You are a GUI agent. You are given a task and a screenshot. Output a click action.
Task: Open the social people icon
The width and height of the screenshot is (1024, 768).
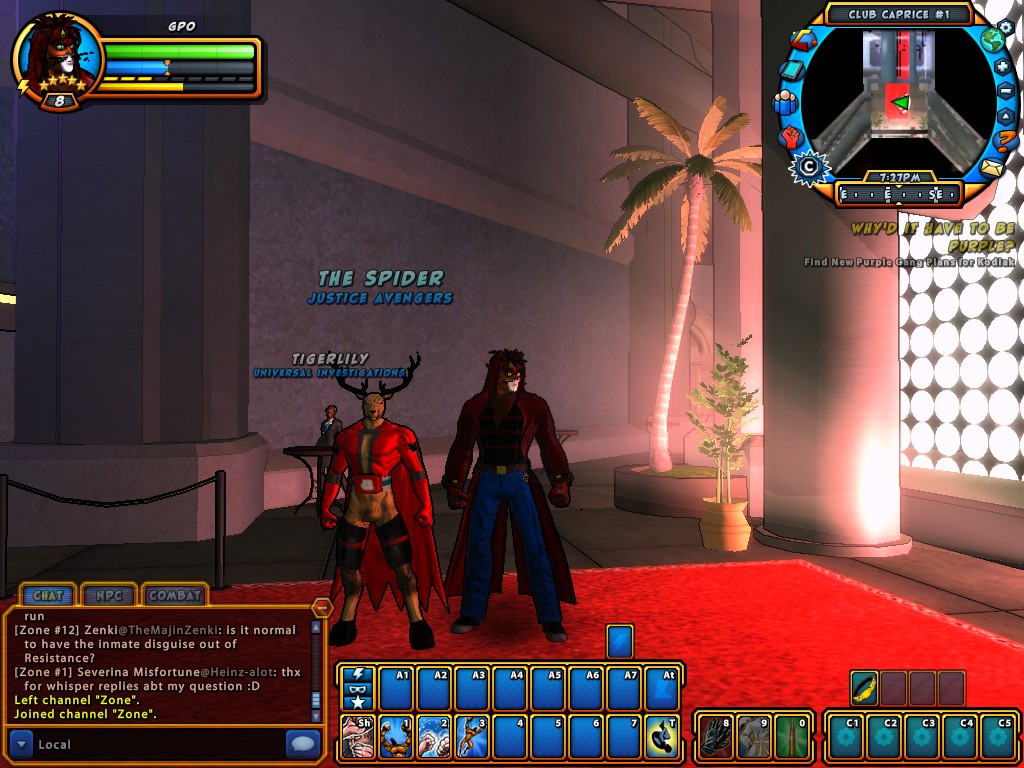tap(784, 102)
